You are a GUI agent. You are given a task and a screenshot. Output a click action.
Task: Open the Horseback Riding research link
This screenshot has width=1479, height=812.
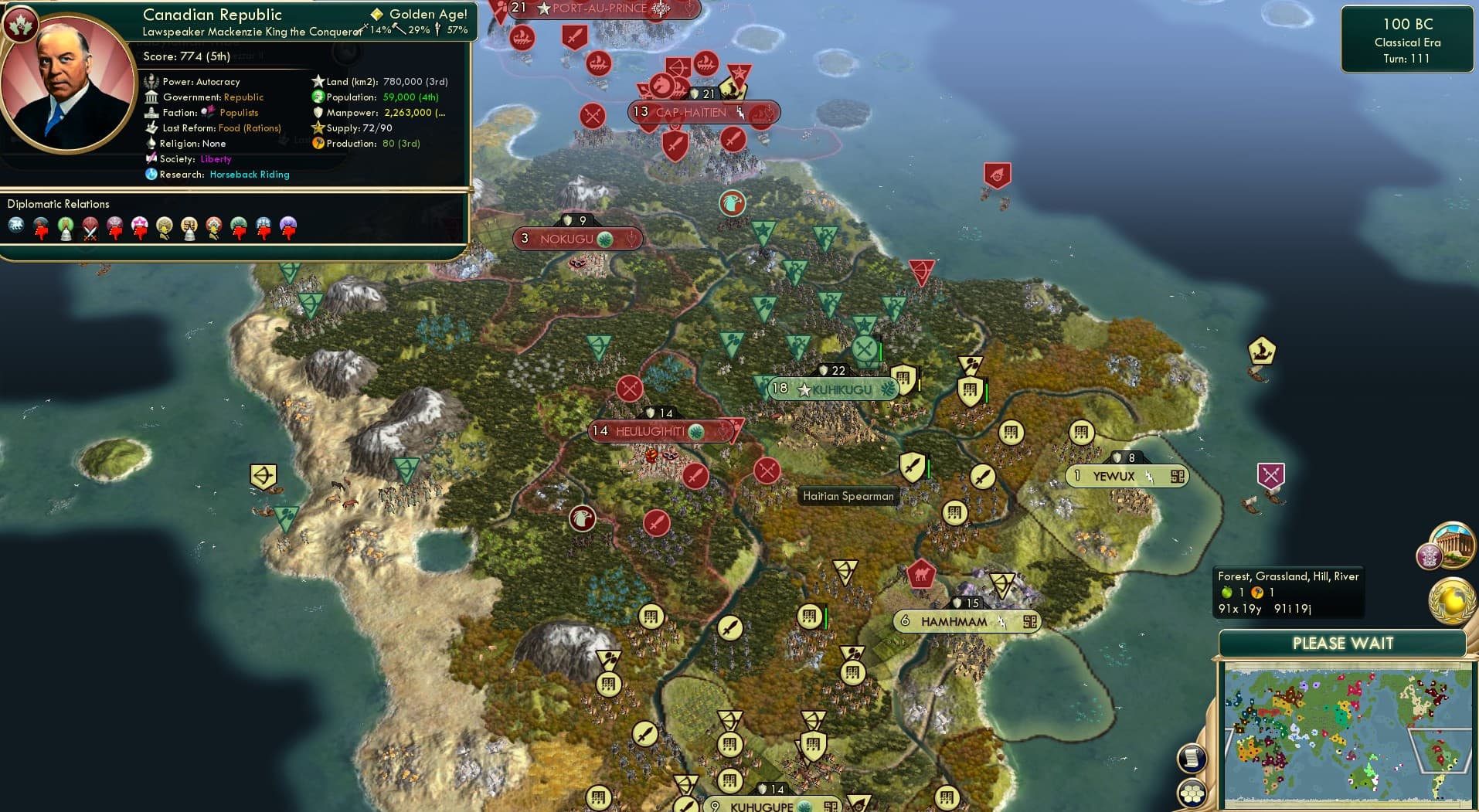click(249, 175)
